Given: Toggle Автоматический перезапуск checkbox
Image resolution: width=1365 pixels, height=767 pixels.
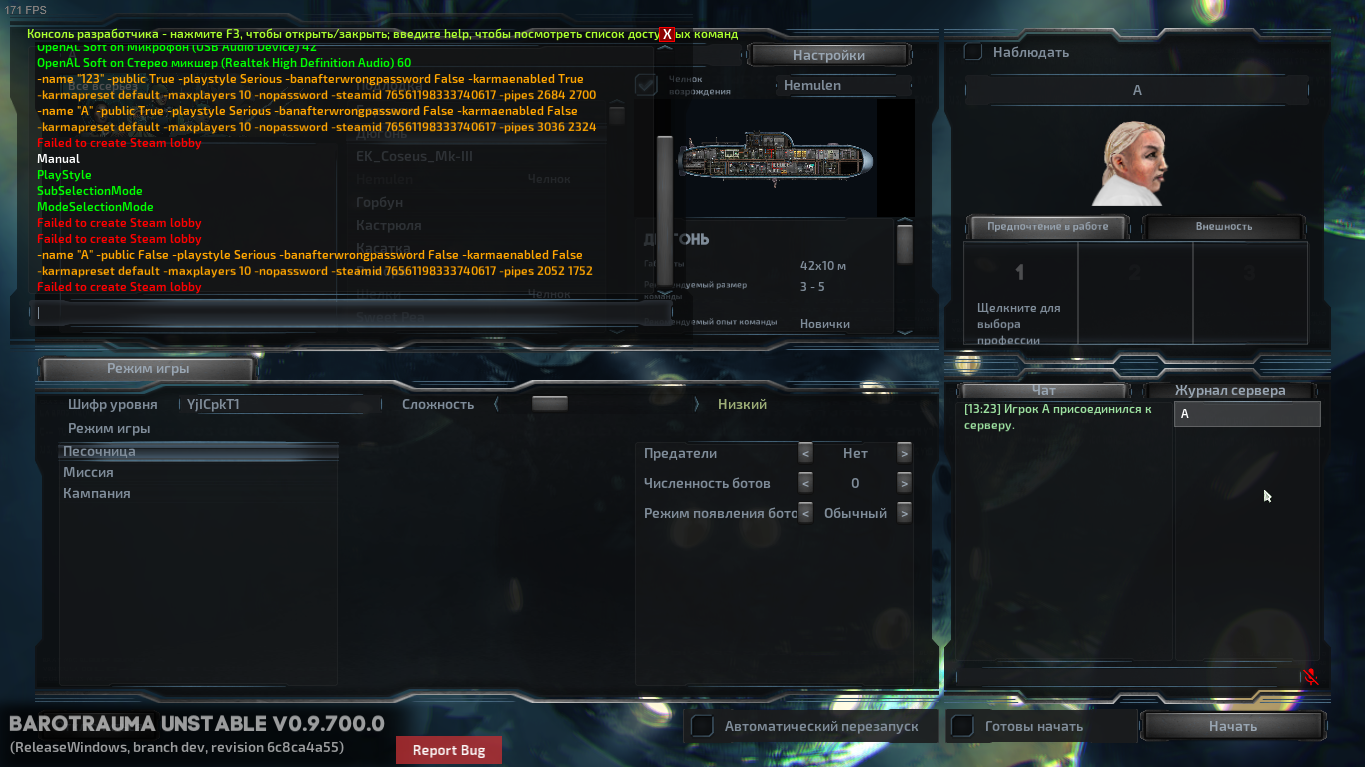Looking at the screenshot, I should 703,726.
